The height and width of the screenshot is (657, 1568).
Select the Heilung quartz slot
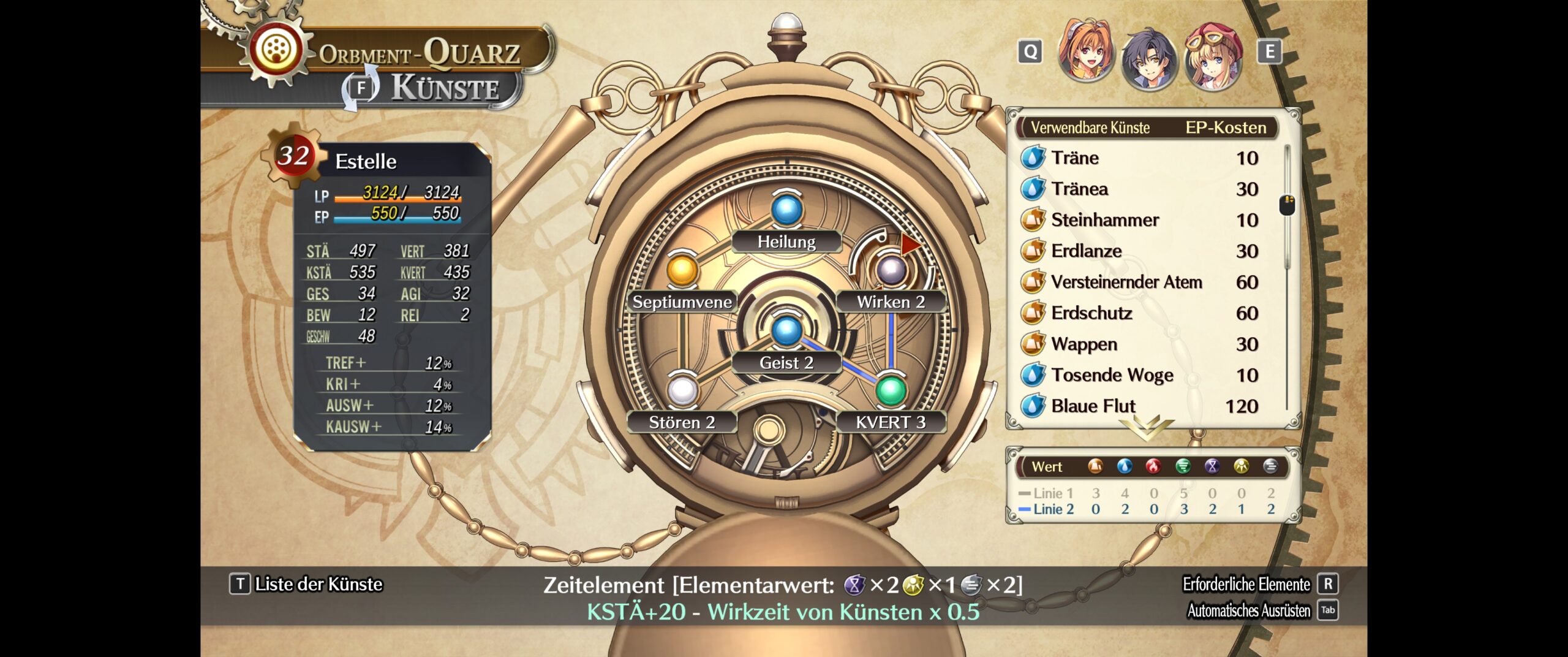tap(786, 210)
